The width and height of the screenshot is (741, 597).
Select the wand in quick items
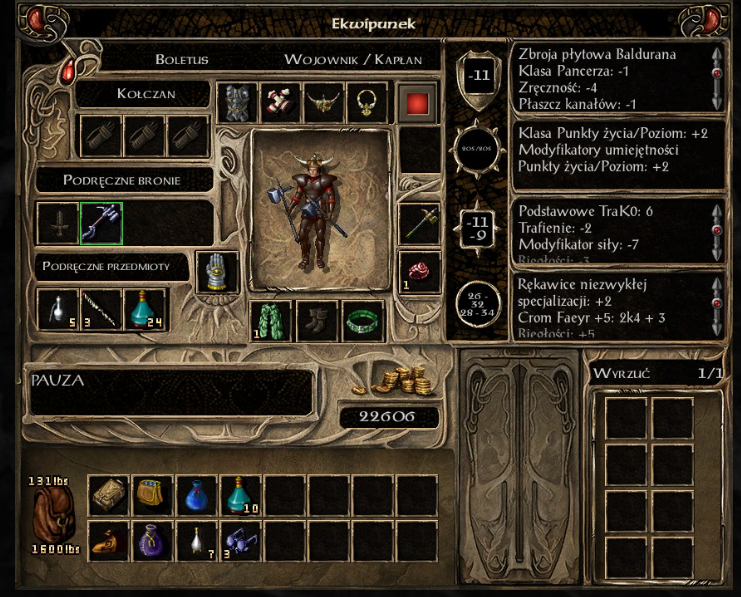(x=101, y=309)
